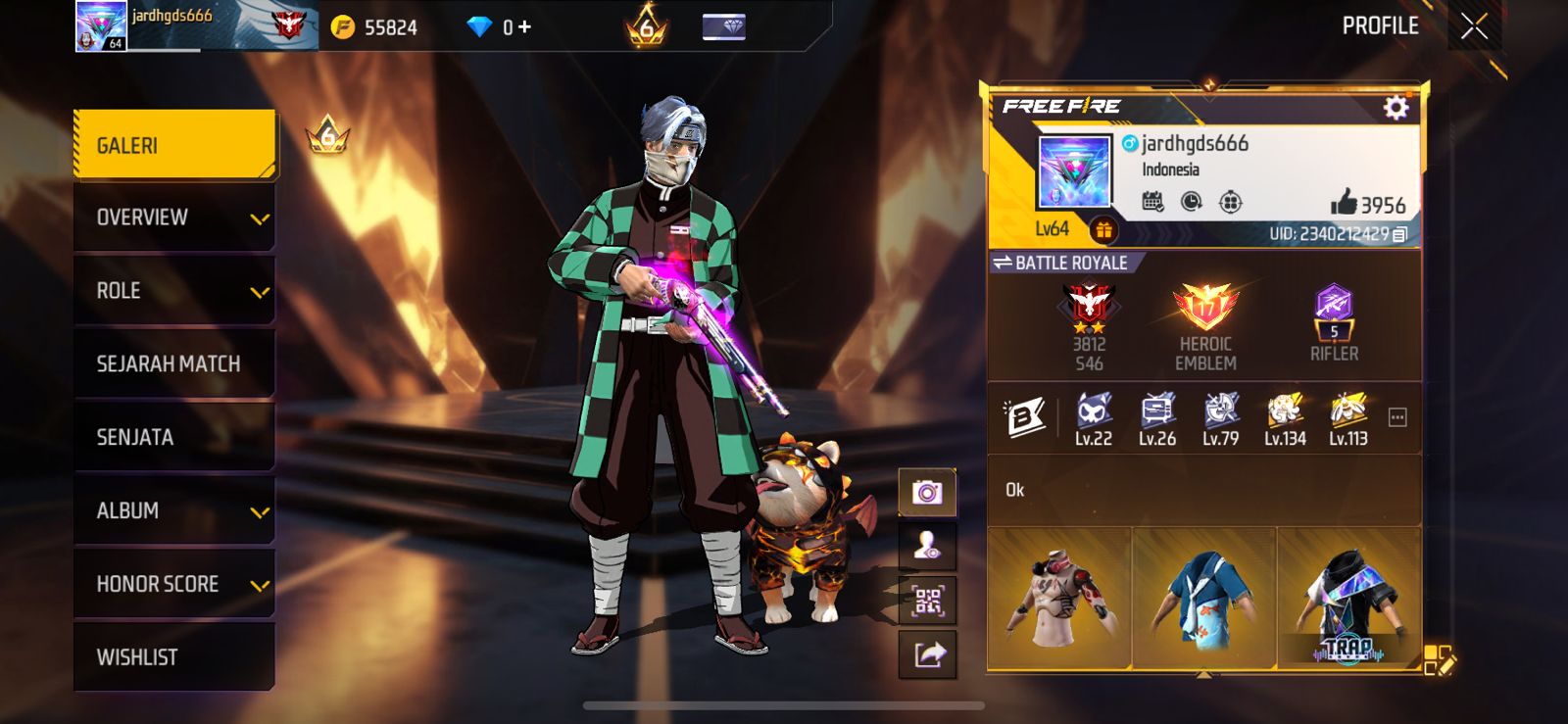Open the Senjata weapons page
The image size is (1568, 724).
pyautogui.click(x=174, y=437)
